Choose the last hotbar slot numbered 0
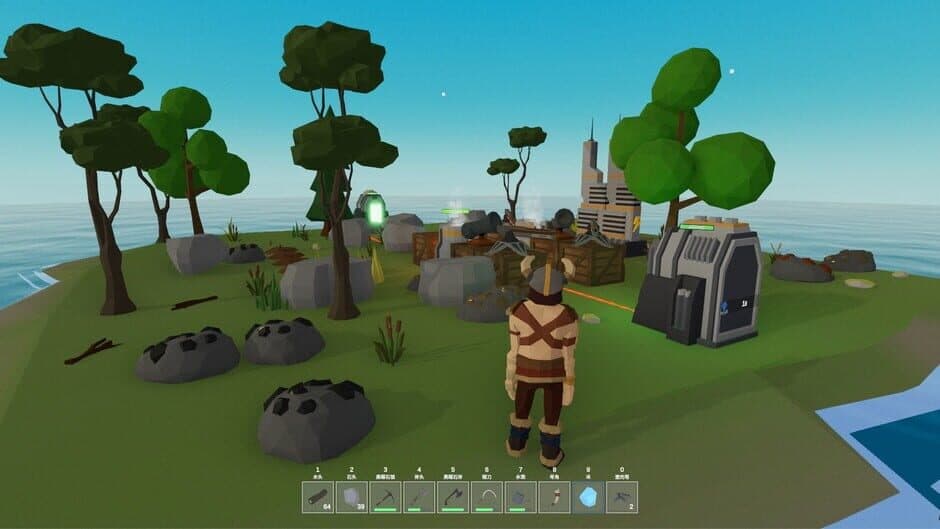 (x=621, y=497)
